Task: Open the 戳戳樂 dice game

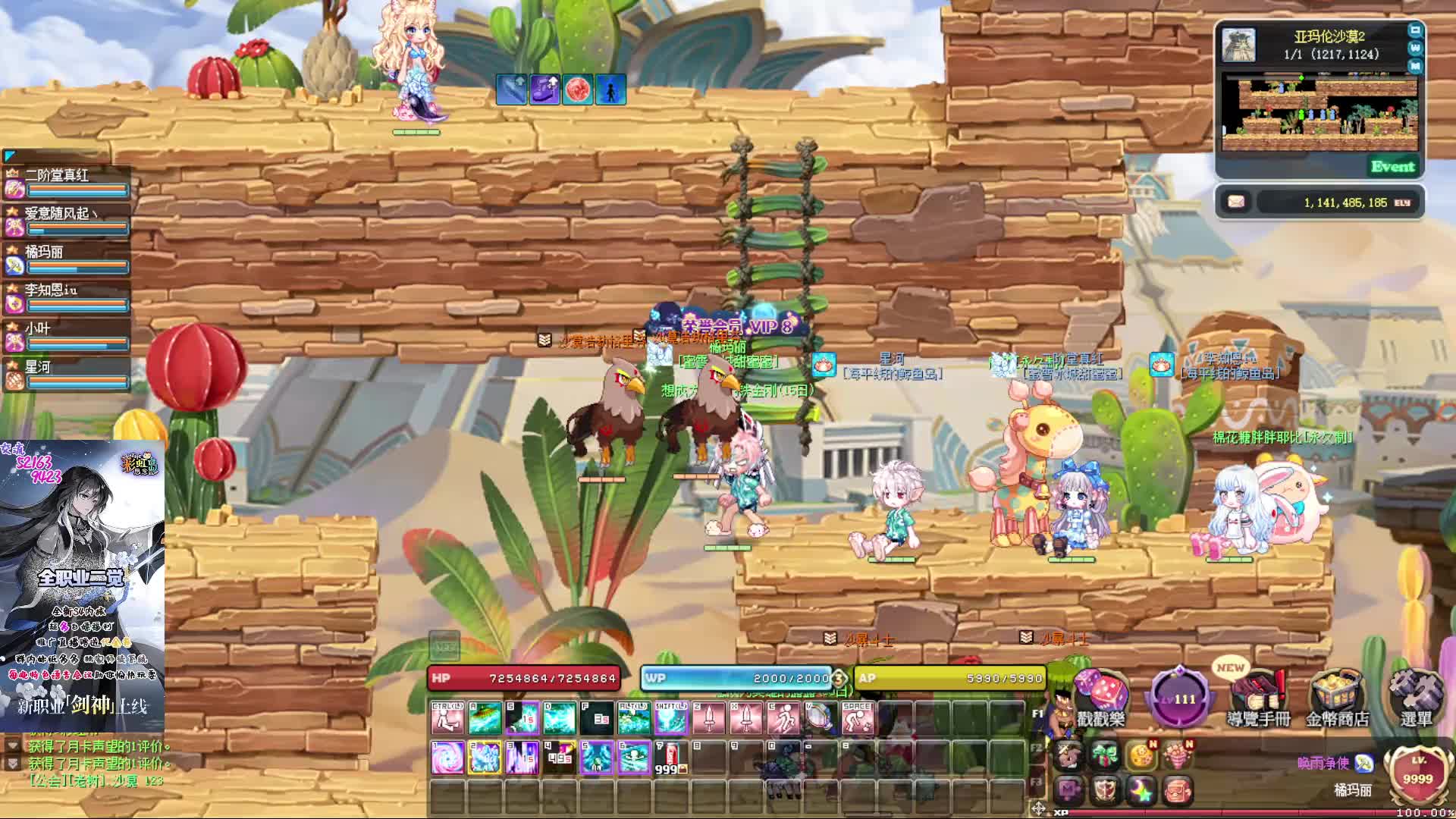Action: pyautogui.click(x=1100, y=696)
